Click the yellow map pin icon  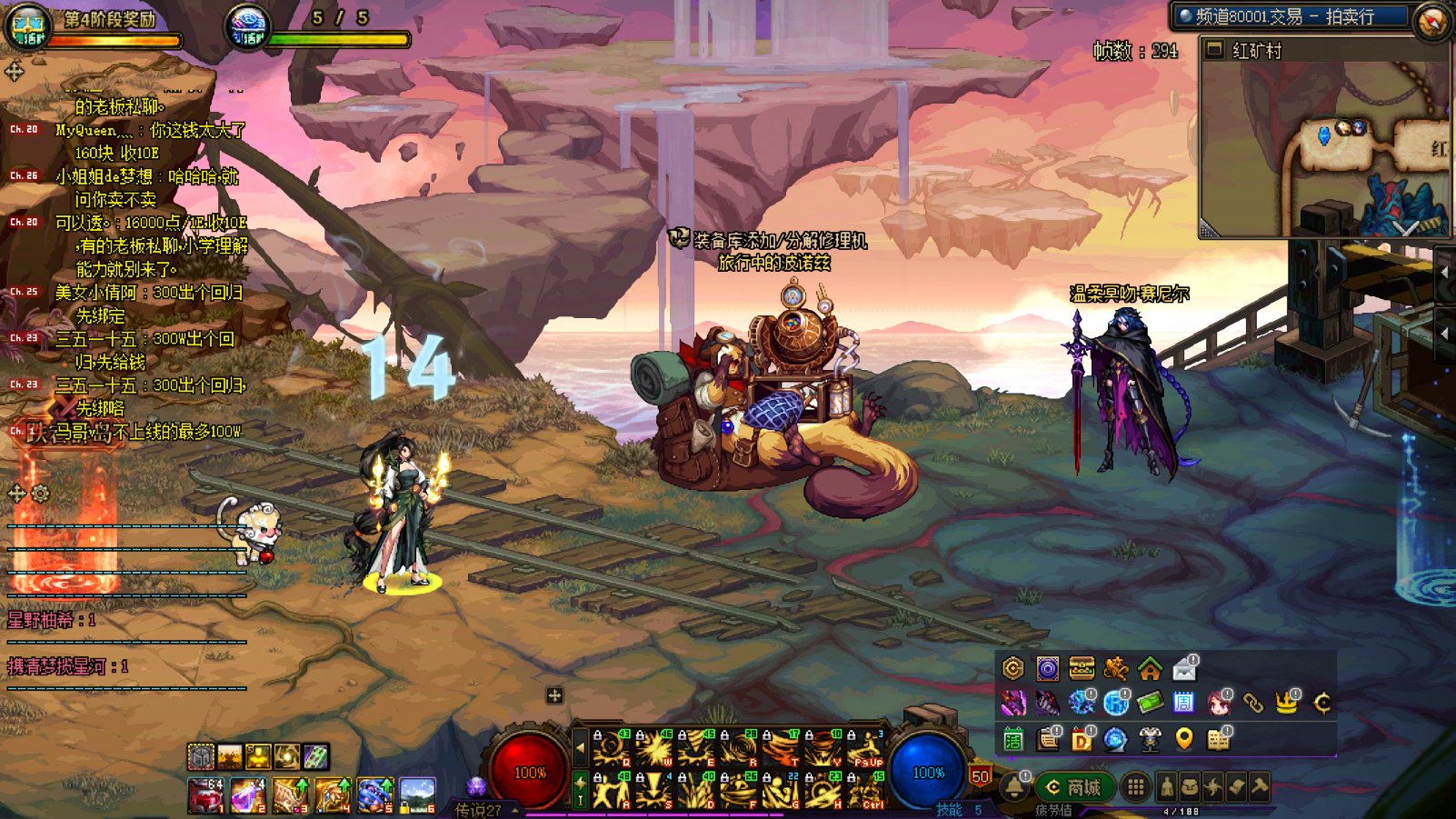point(1183,739)
